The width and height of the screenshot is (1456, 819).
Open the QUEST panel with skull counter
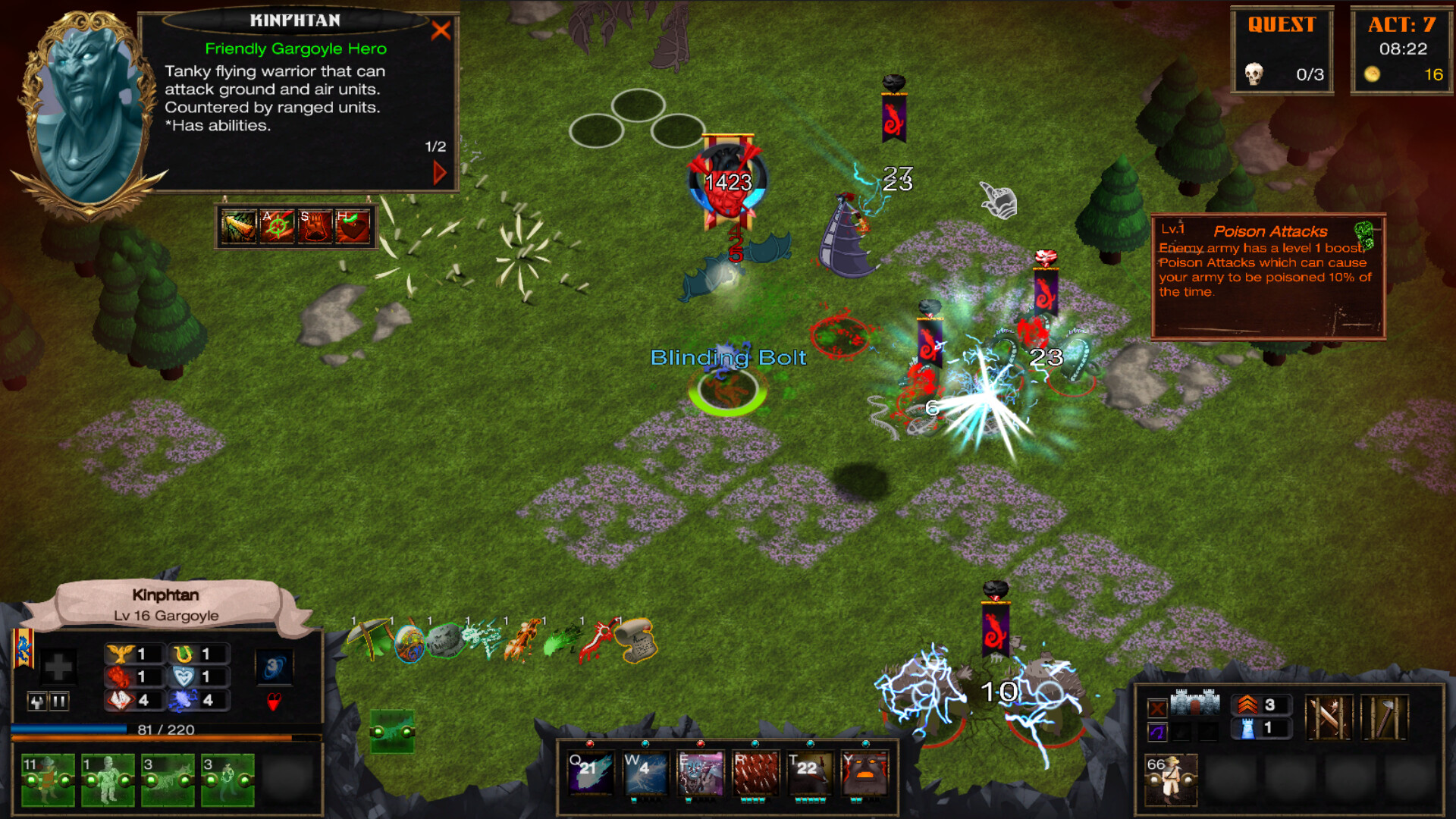[x=1282, y=49]
